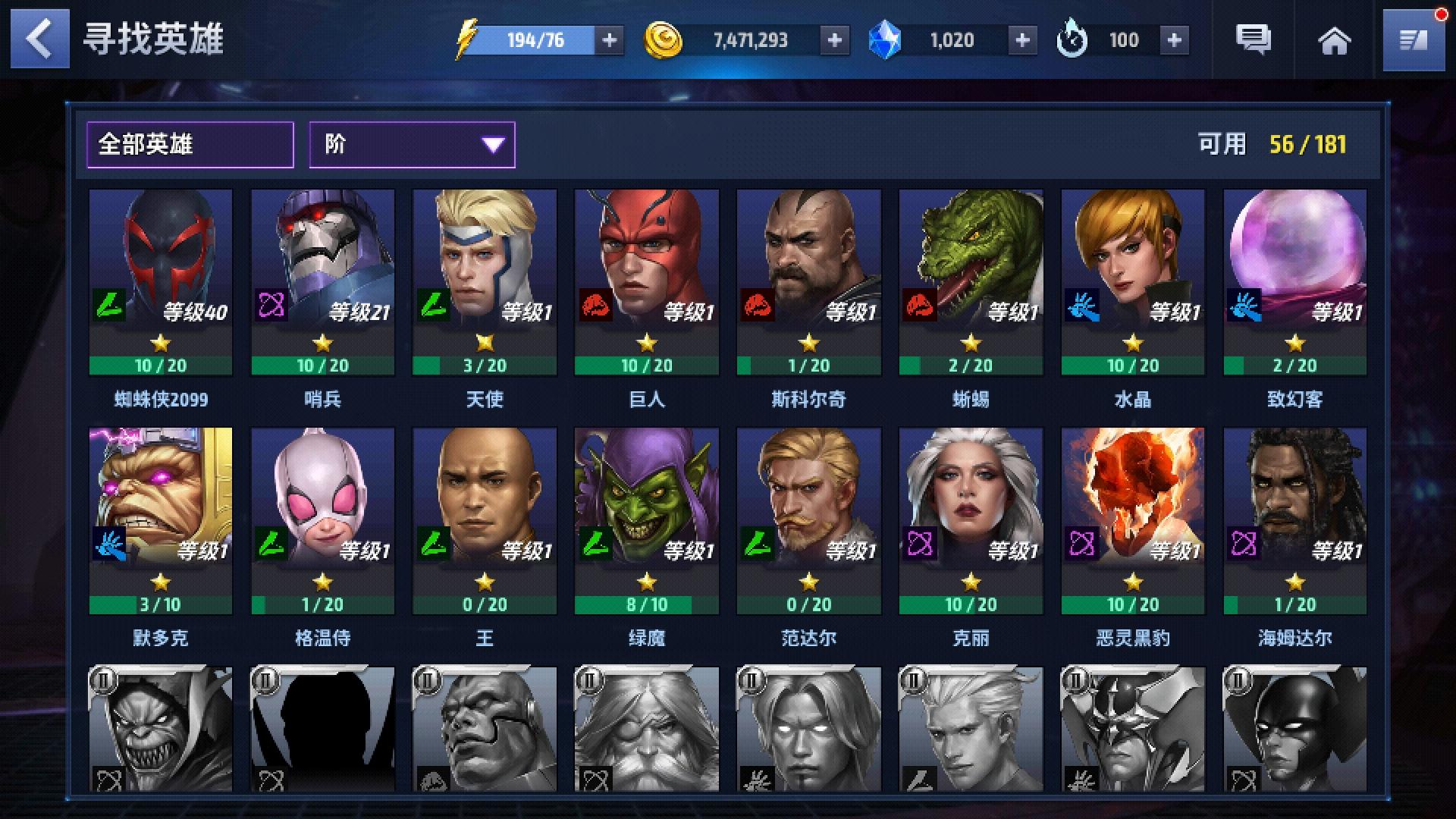Add more energy with the plus button
1456x819 pixels.
click(609, 40)
